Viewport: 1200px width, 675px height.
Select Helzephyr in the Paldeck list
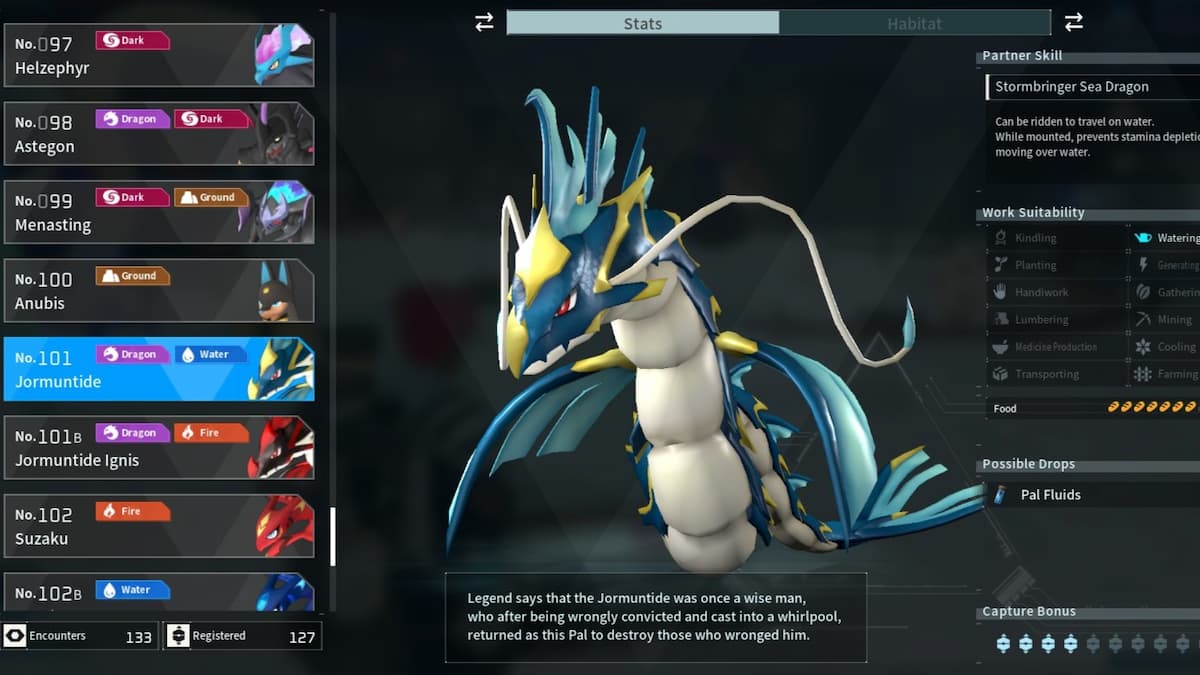tap(158, 56)
